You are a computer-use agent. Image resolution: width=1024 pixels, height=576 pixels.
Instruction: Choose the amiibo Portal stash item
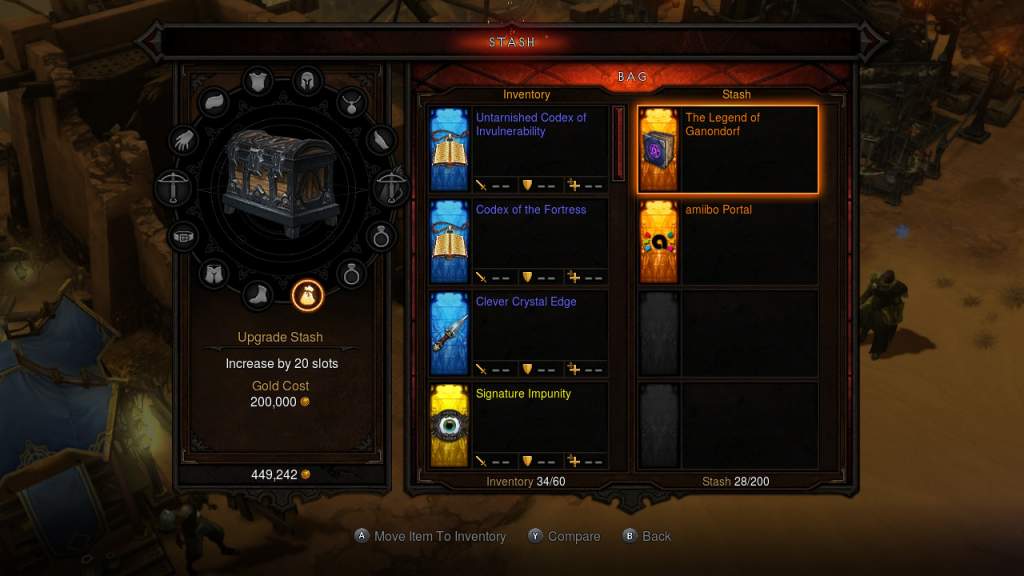pos(728,241)
